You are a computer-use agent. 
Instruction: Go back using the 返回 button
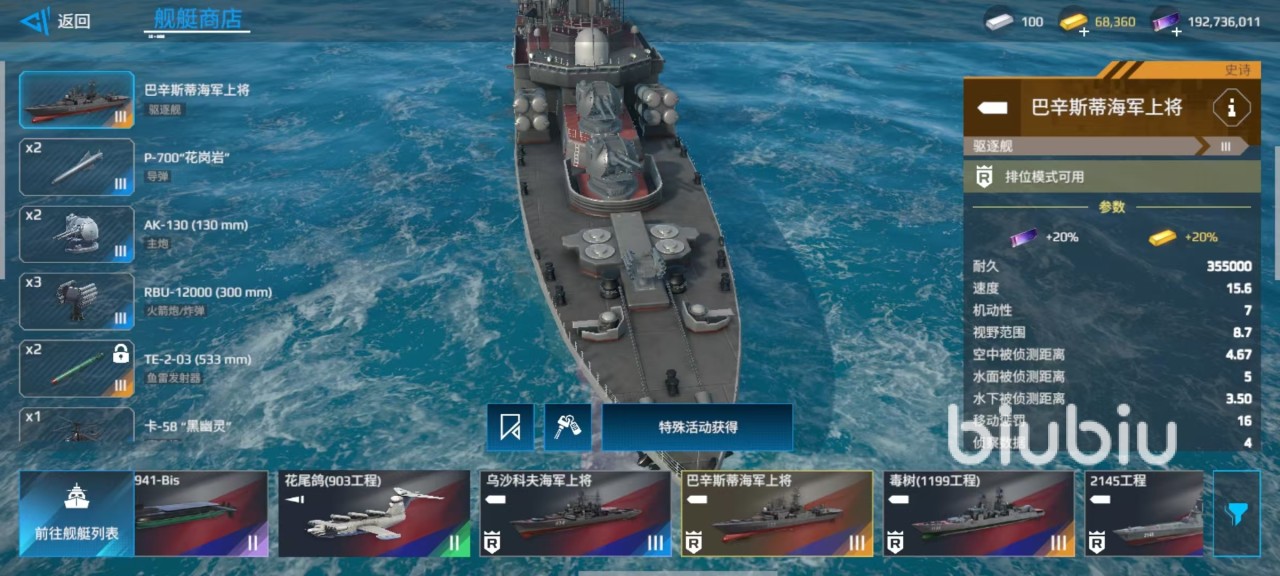(x=56, y=21)
